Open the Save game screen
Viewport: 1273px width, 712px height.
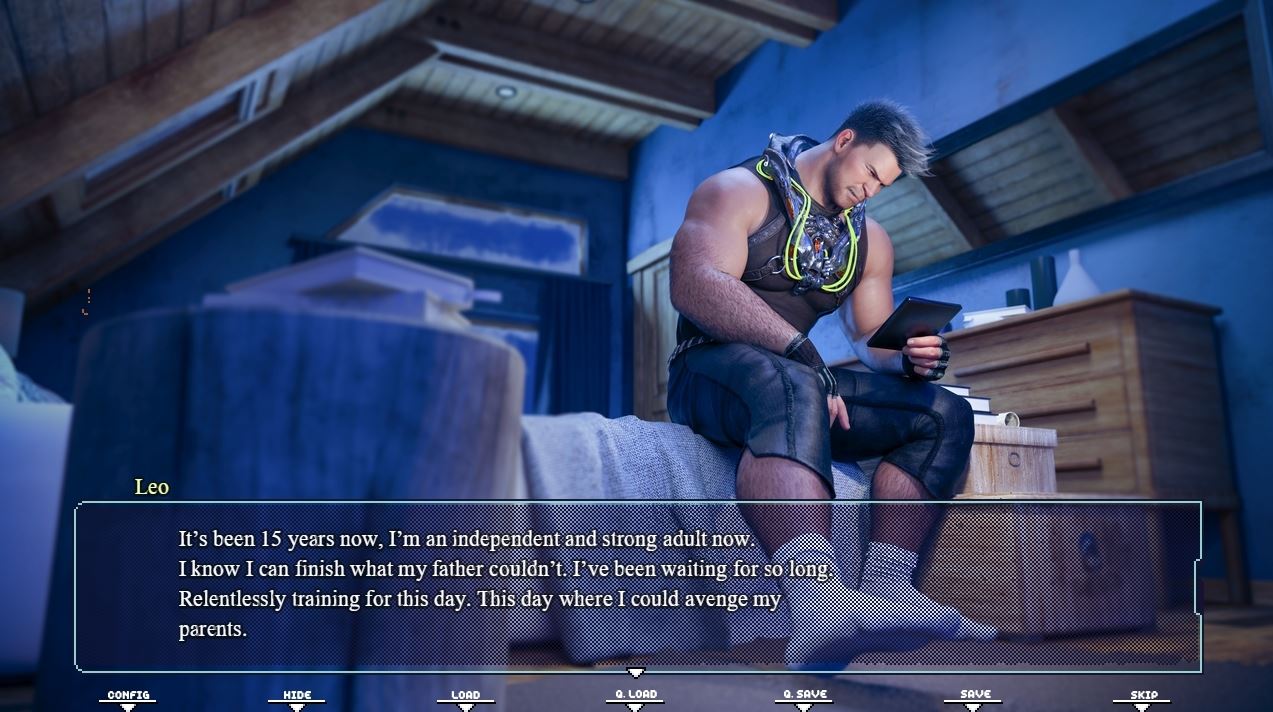[974, 696]
